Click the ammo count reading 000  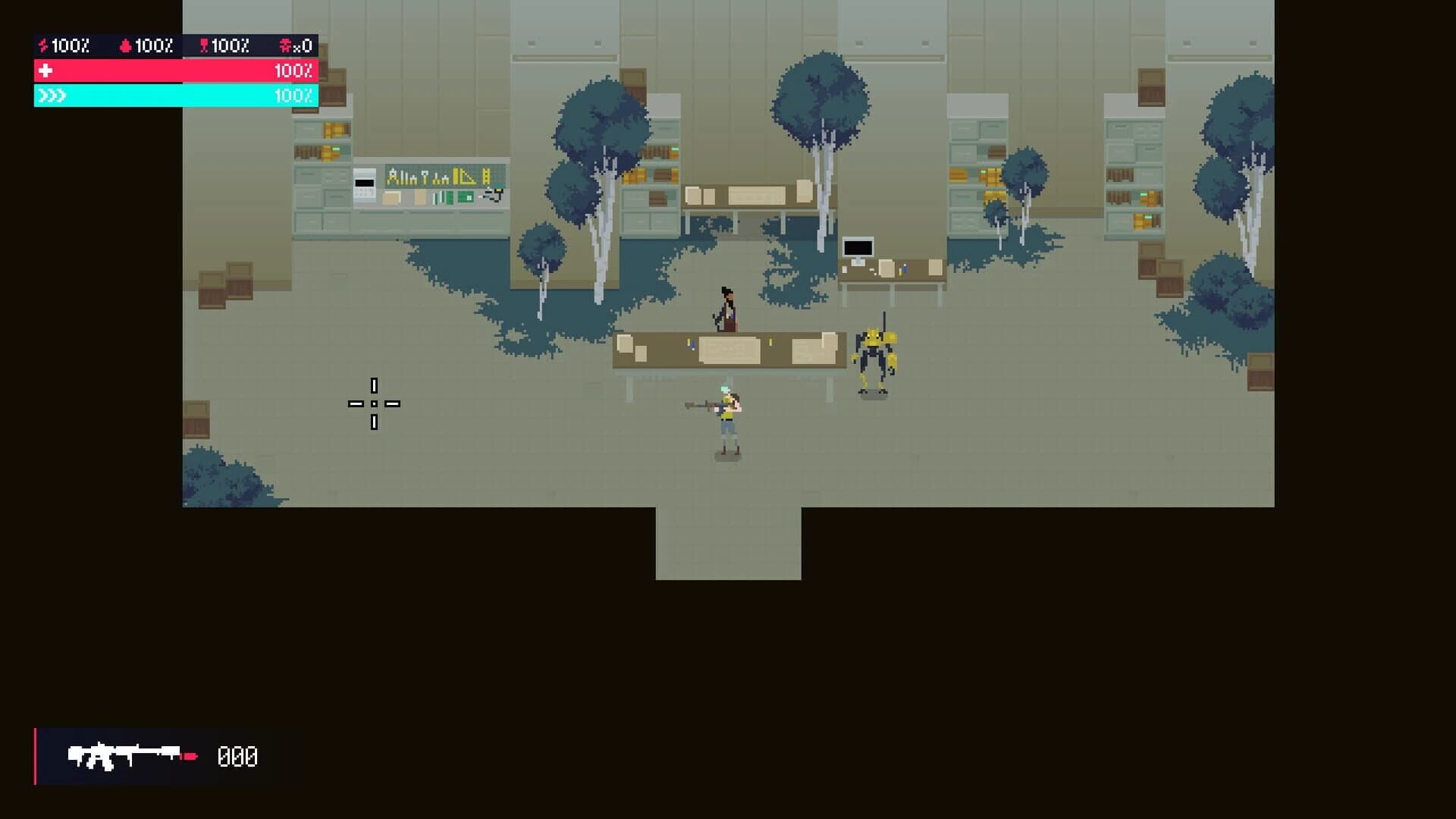pos(237,755)
